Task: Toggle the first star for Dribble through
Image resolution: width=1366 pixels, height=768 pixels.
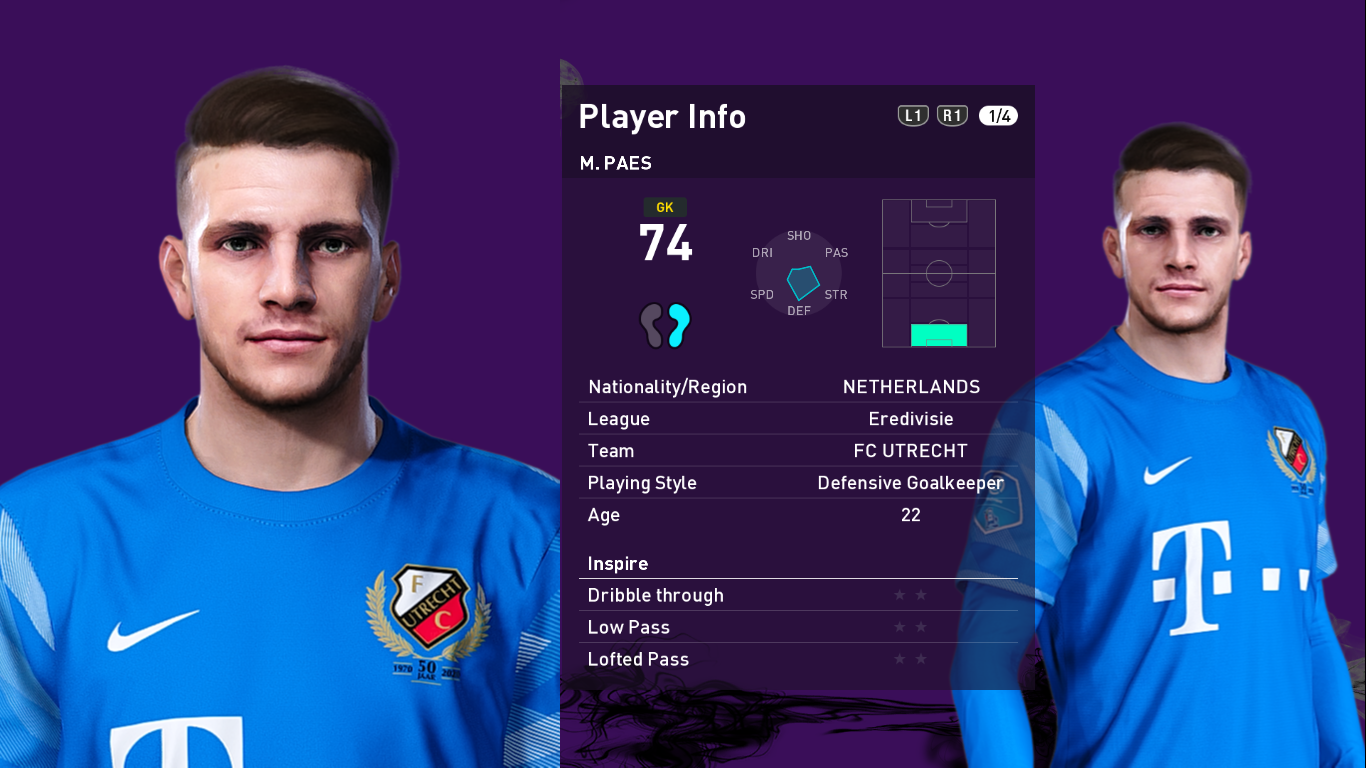Action: tap(901, 594)
